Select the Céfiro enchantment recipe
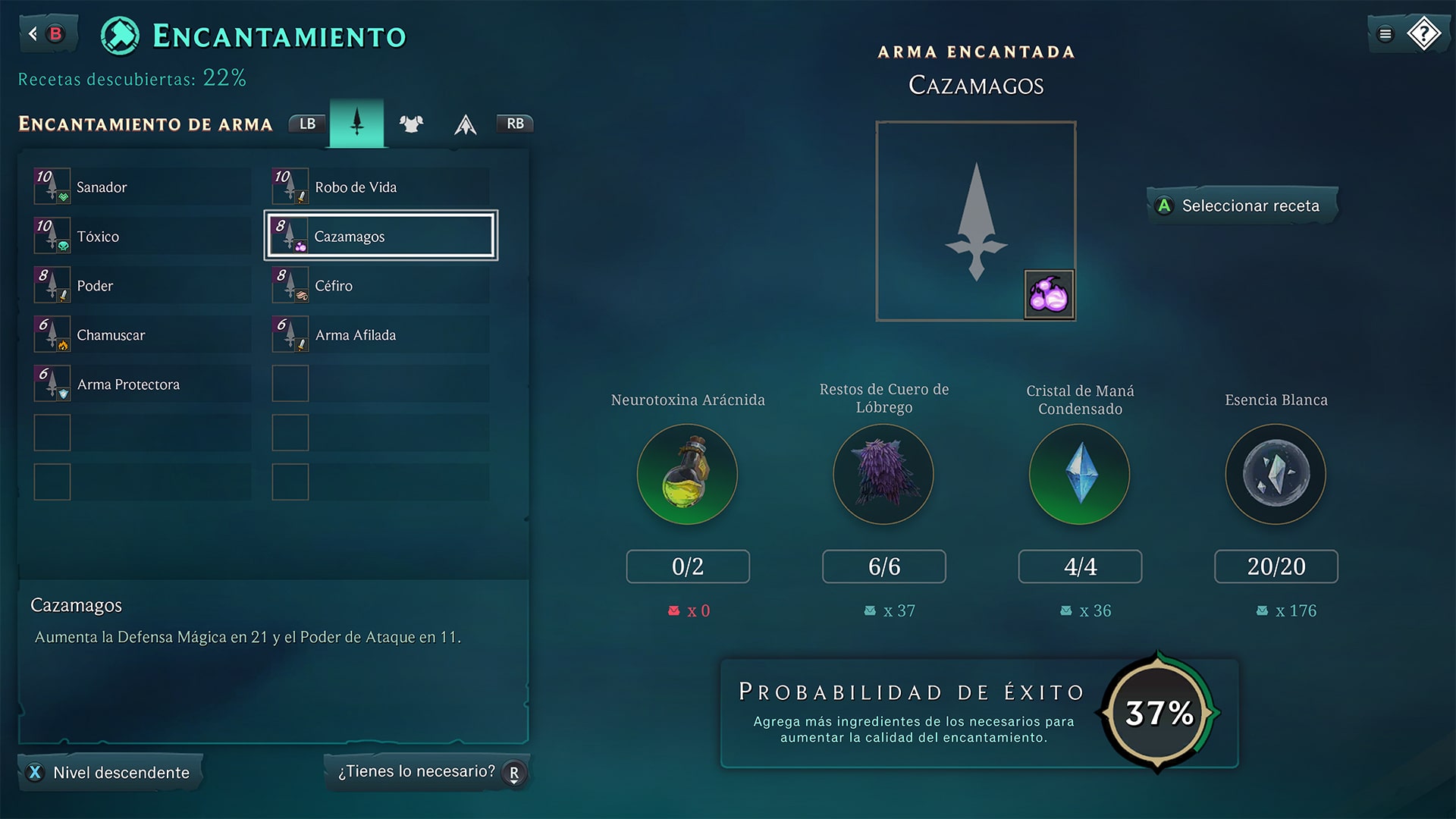 (x=380, y=285)
